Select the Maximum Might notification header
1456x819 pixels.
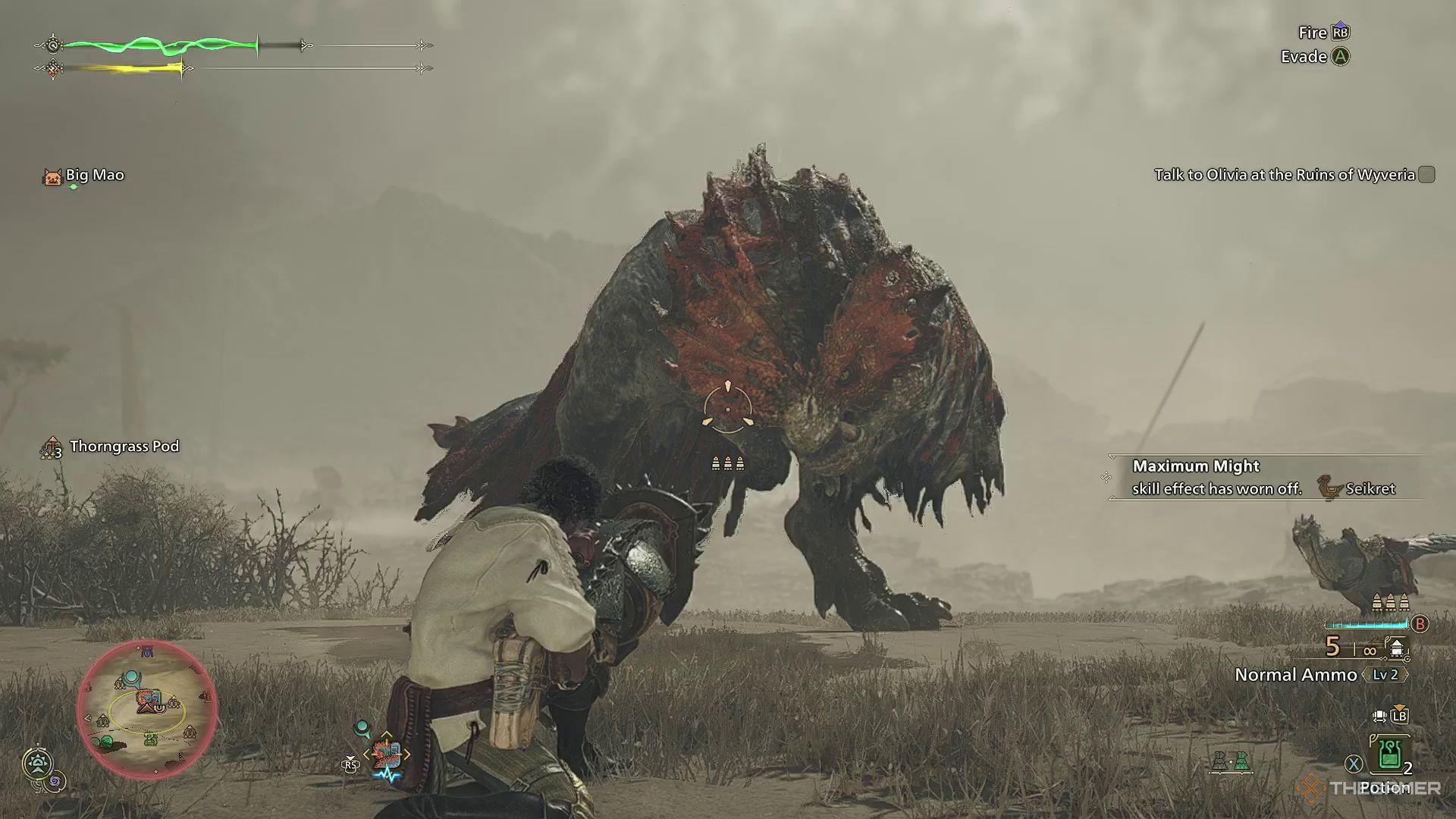click(x=1195, y=466)
